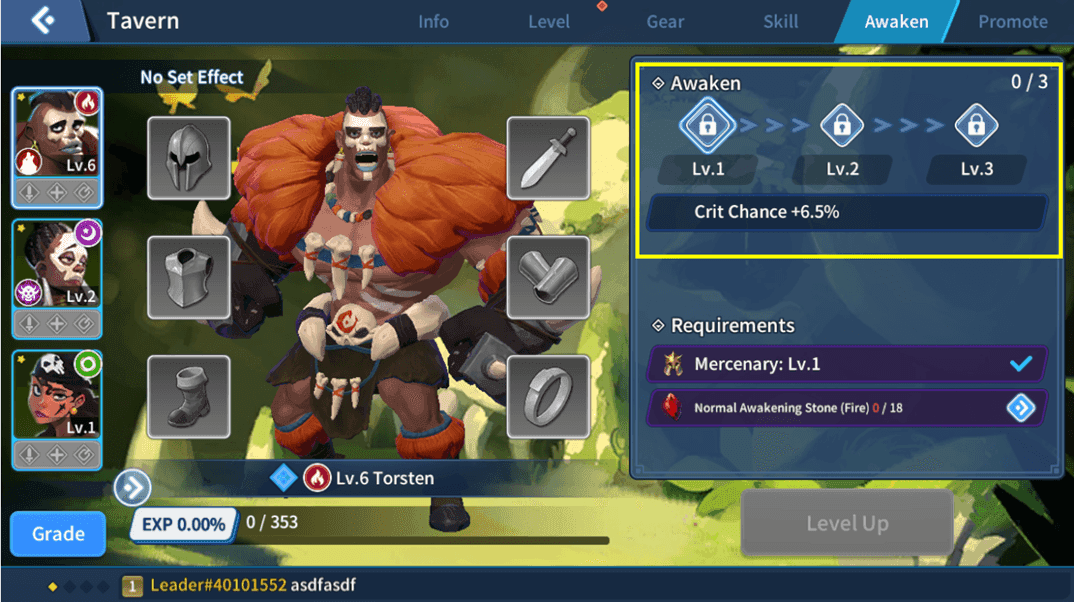Tap the Level Up button

(x=847, y=523)
